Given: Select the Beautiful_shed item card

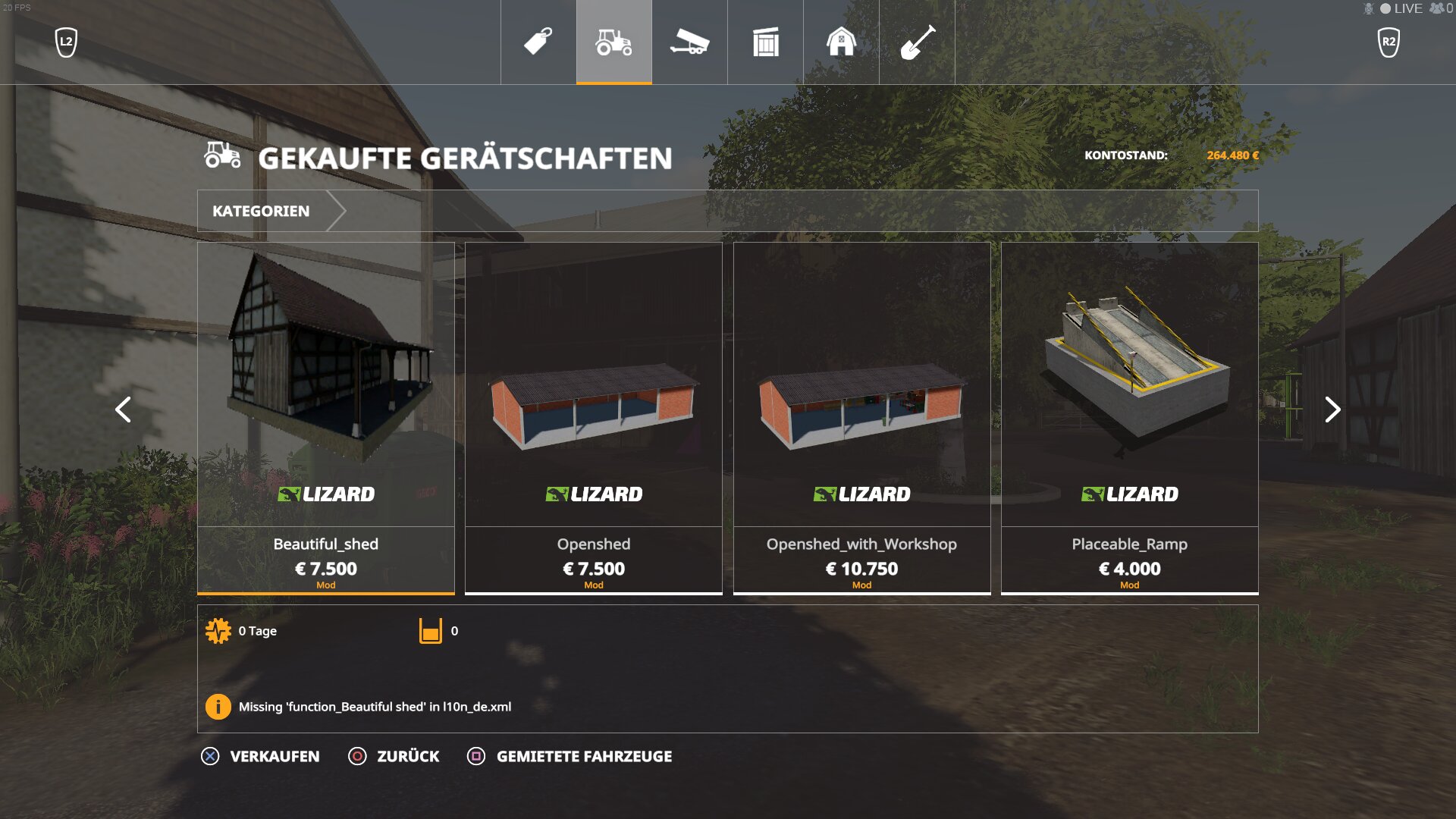Looking at the screenshot, I should point(326,417).
